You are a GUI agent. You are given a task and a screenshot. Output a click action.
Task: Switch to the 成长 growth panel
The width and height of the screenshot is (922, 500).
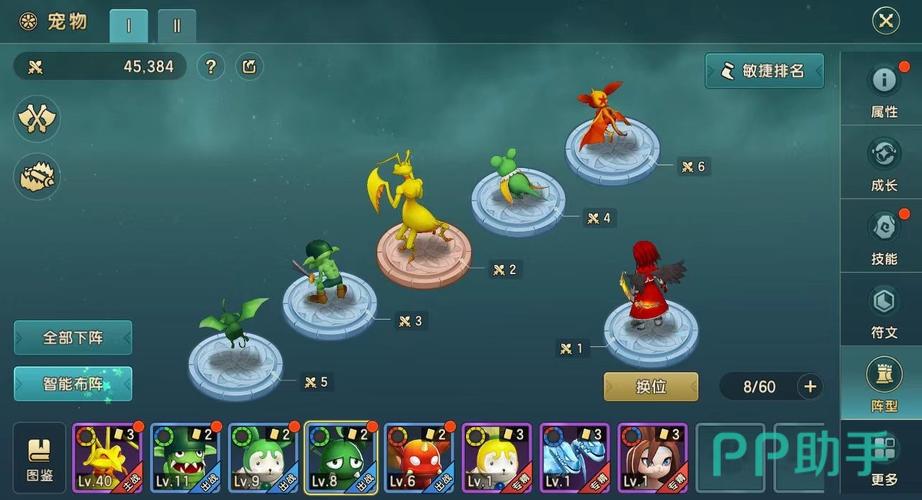coord(883,163)
